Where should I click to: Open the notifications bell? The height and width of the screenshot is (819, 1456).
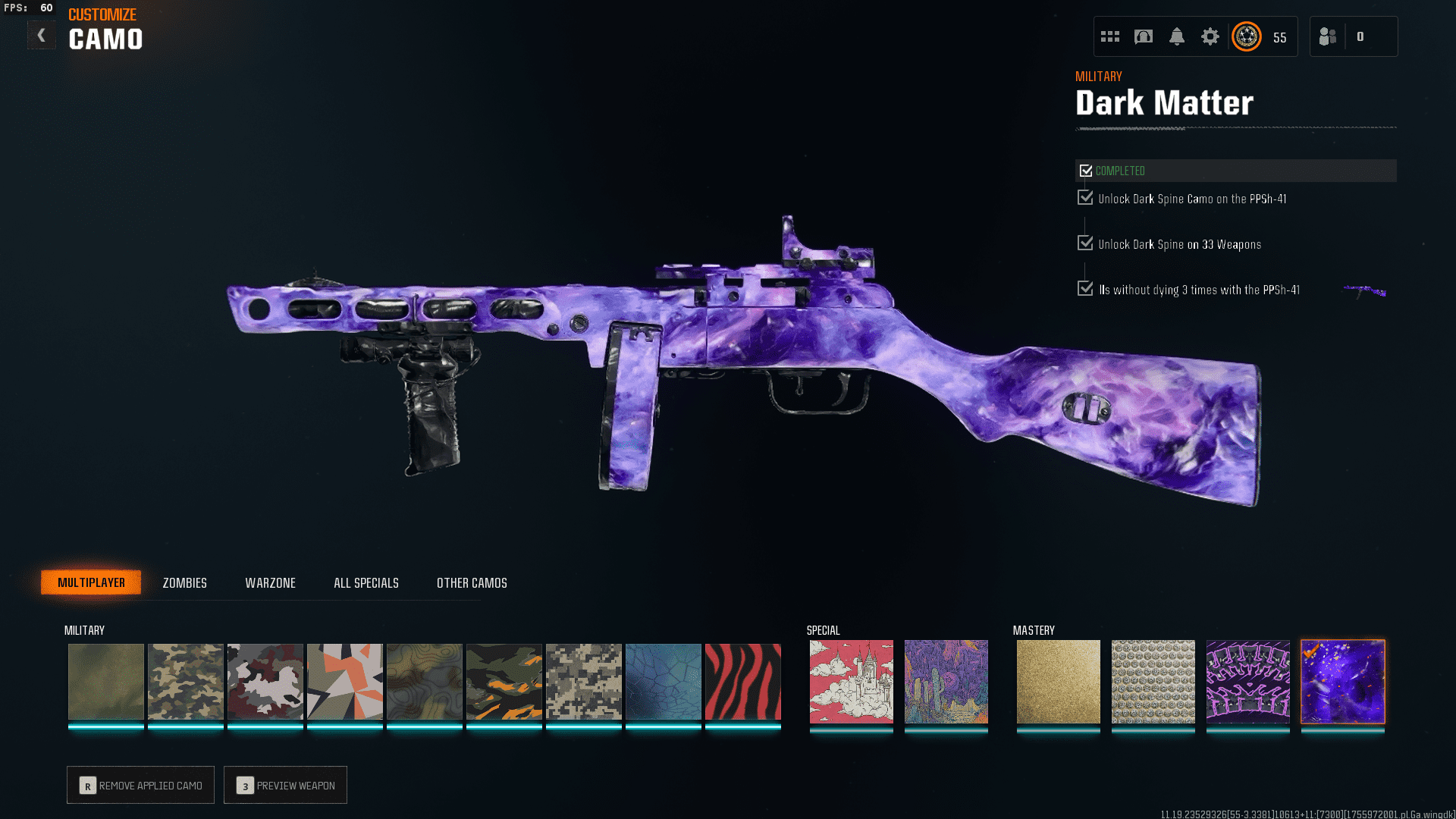coord(1176,36)
